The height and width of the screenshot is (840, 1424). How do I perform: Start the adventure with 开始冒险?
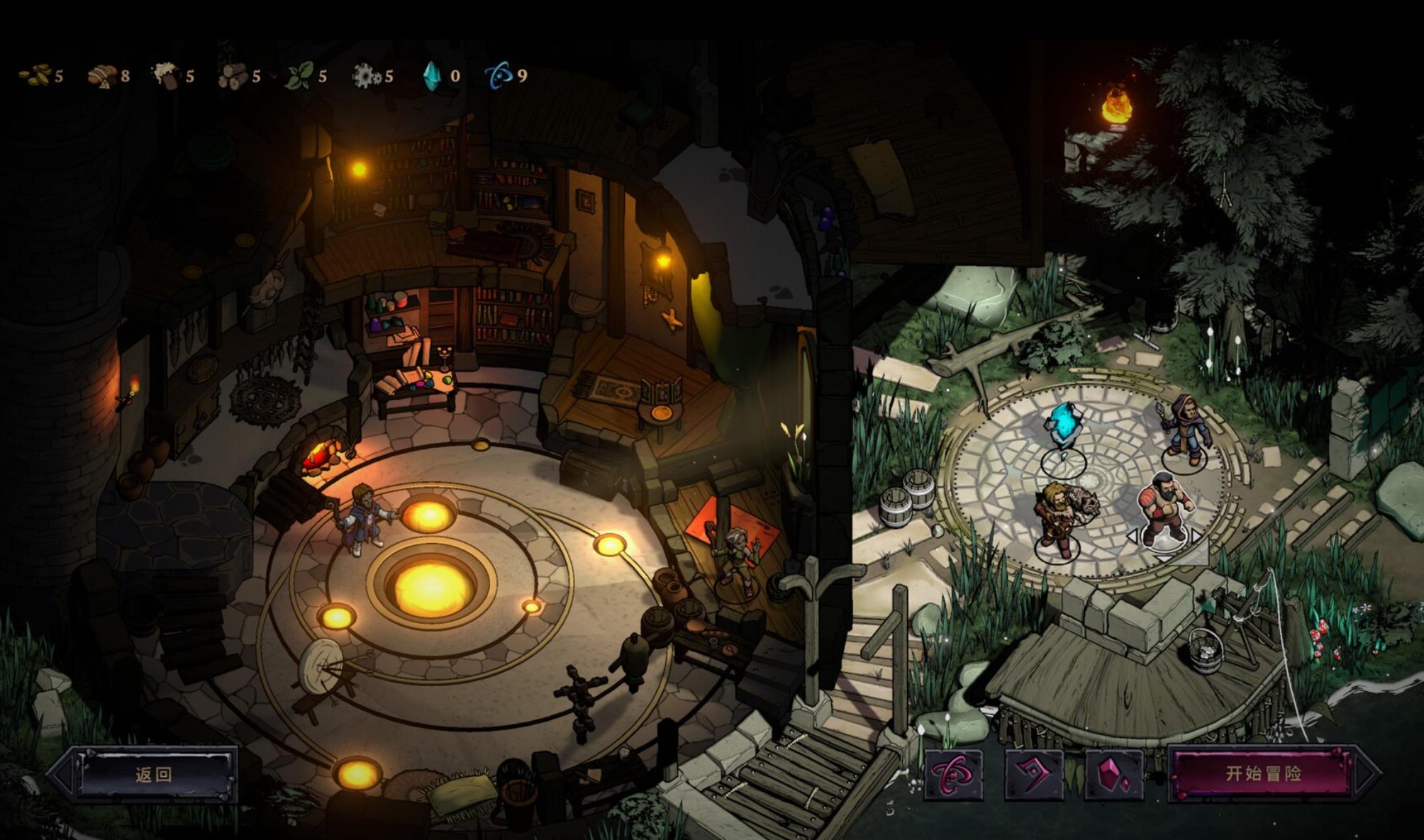click(x=1263, y=773)
